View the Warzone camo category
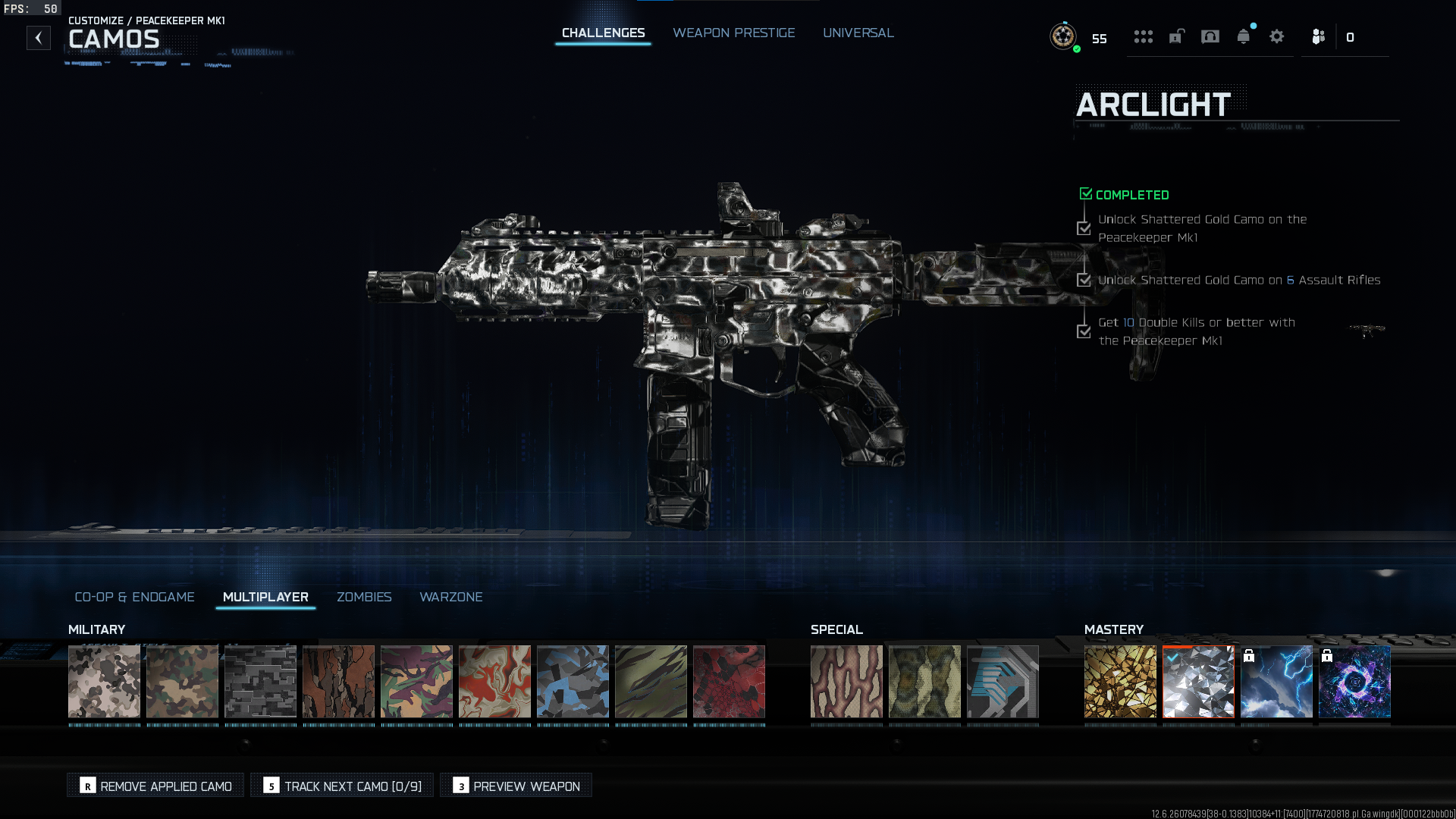The height and width of the screenshot is (819, 1456). tap(450, 597)
